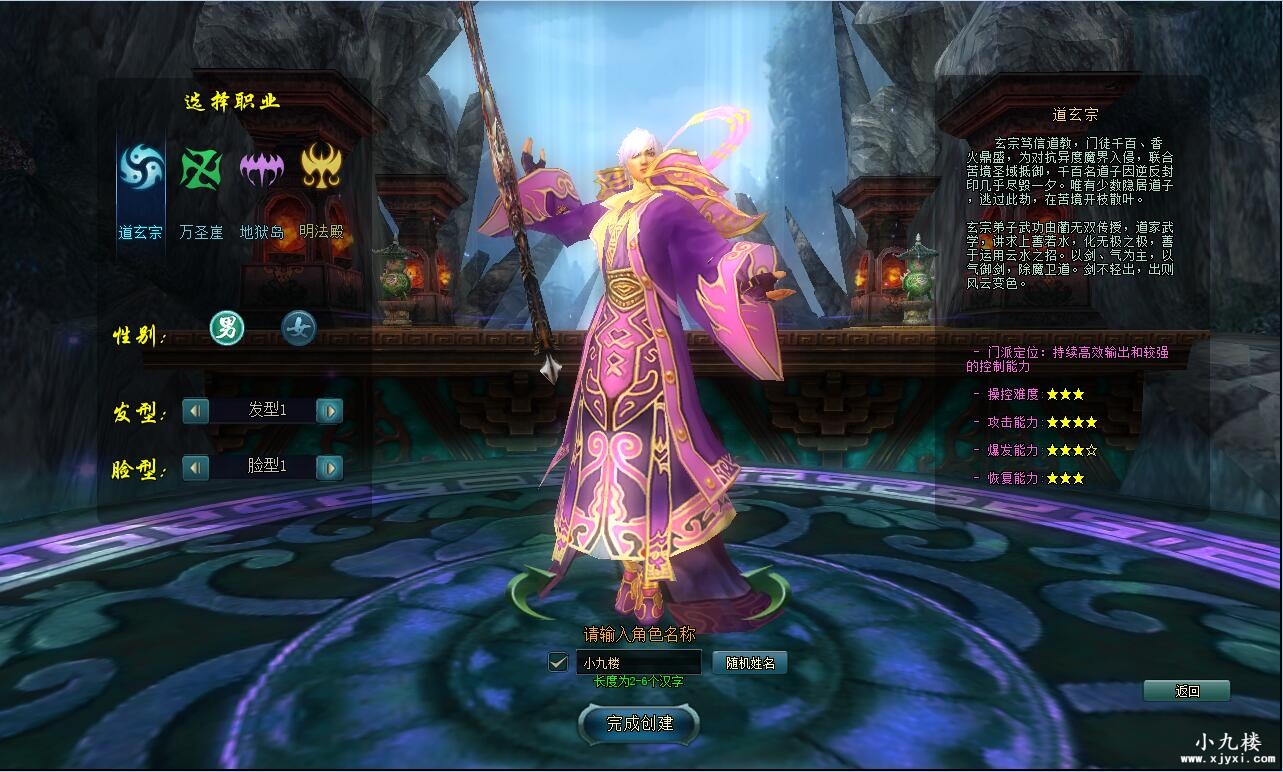Go to next face type 脸型
Image resolution: width=1283 pixels, height=772 pixels.
329,467
